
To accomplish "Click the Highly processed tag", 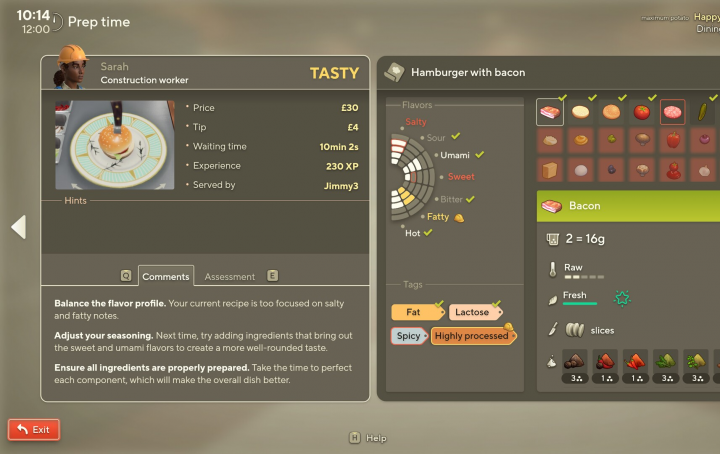I will (x=472, y=336).
